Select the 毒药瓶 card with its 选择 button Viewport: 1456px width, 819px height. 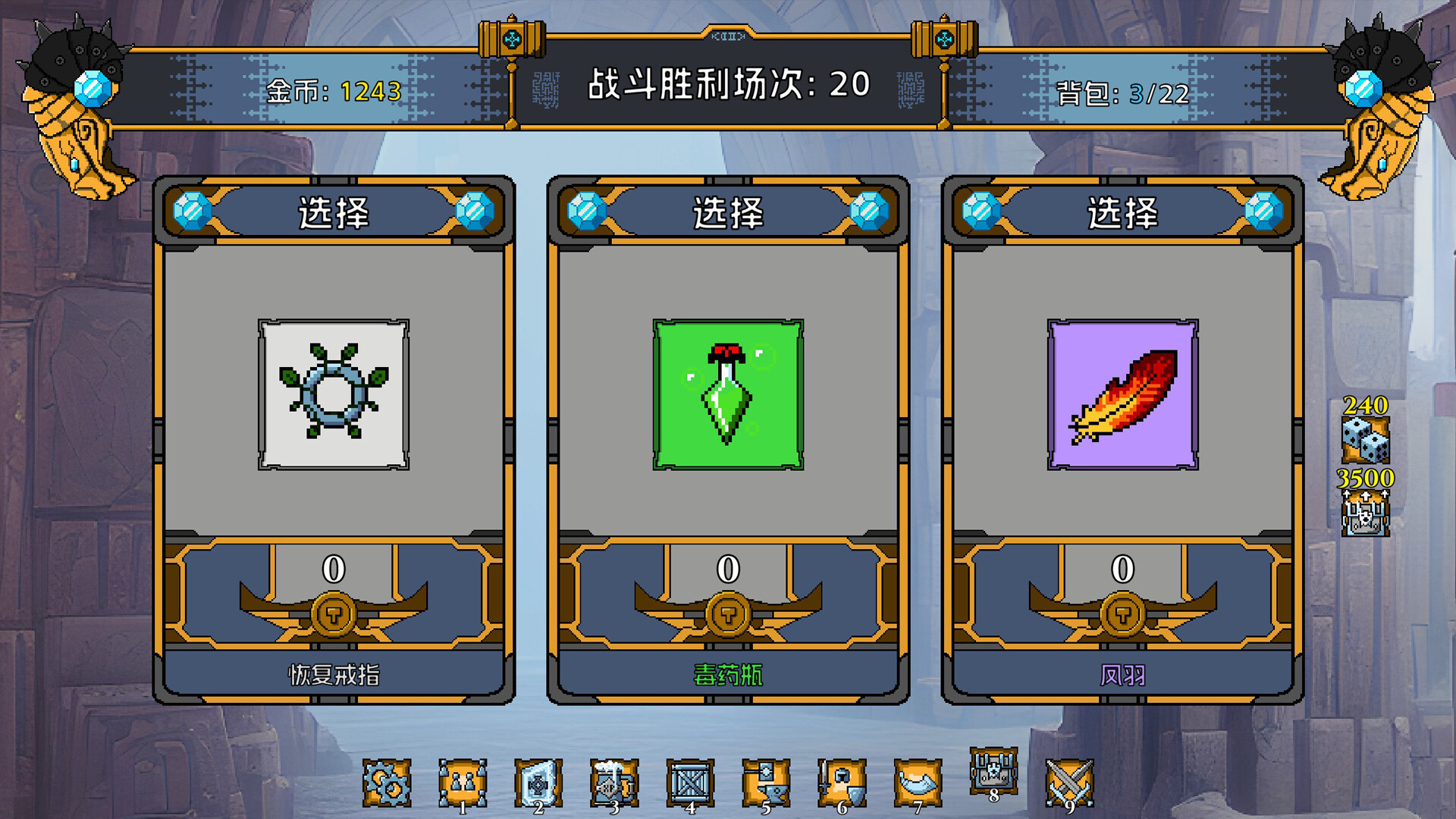click(726, 212)
